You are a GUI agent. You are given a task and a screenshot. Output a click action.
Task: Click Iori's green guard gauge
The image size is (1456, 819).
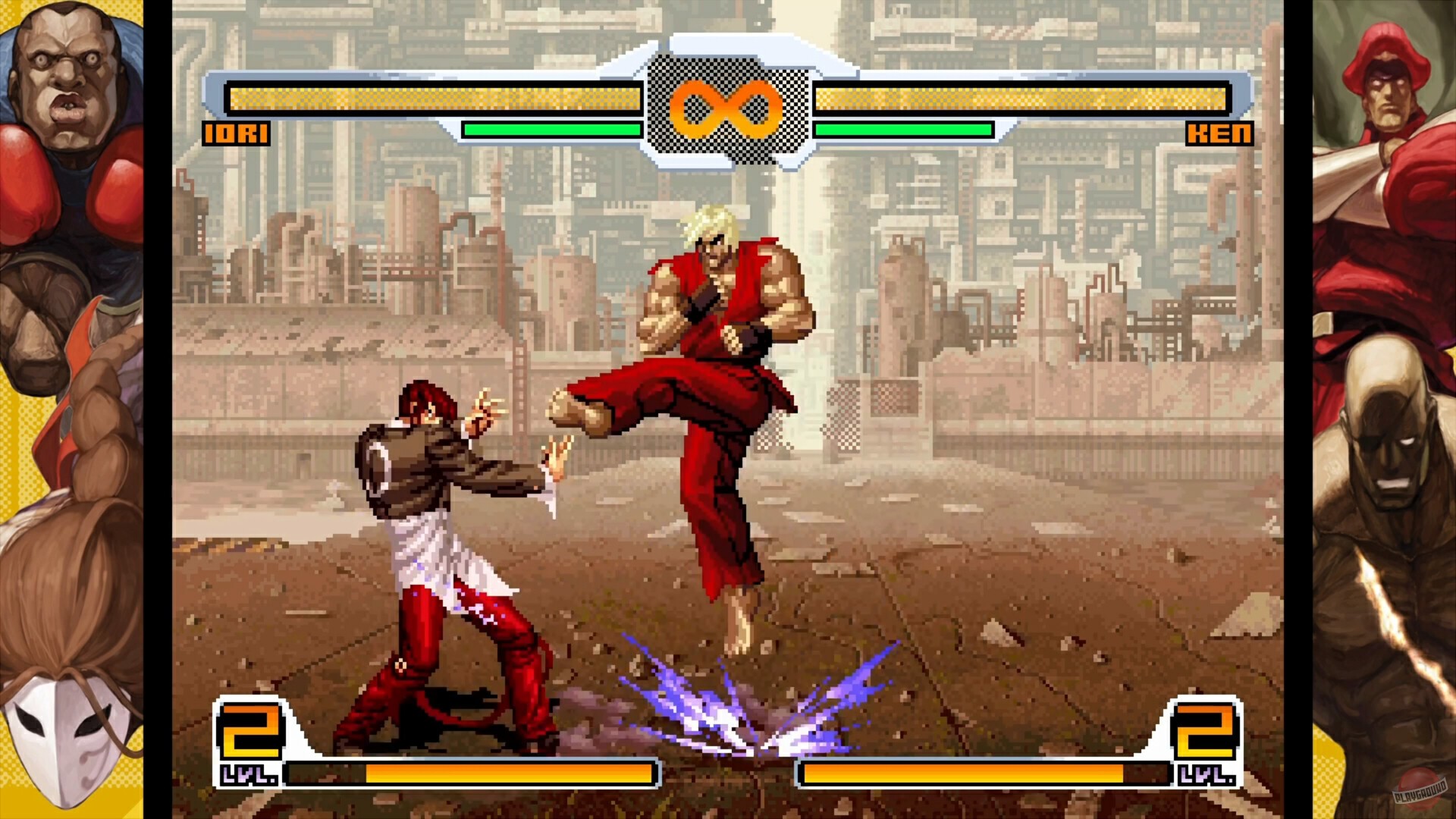click(554, 130)
